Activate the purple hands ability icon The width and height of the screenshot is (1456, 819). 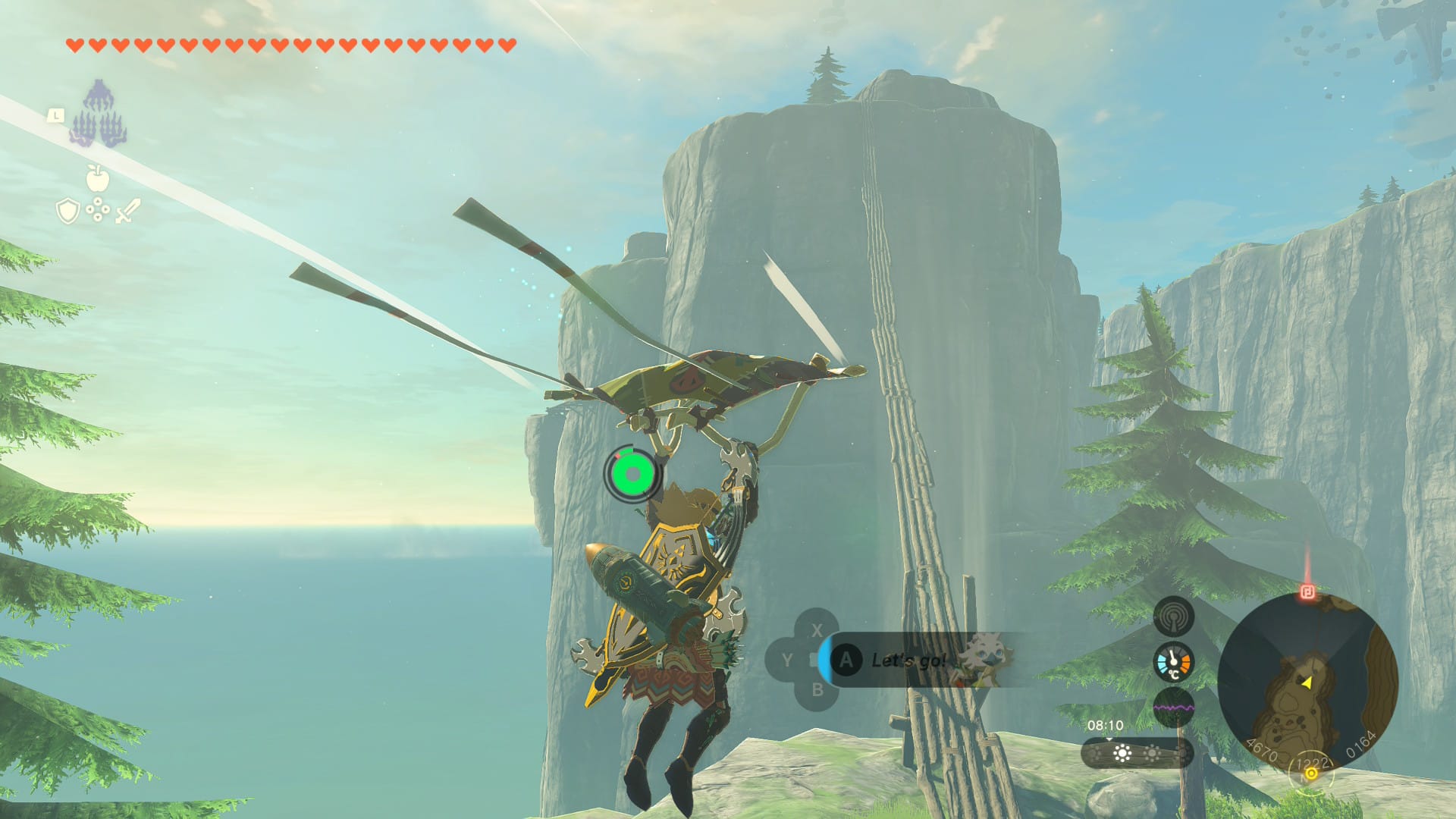tap(99, 115)
